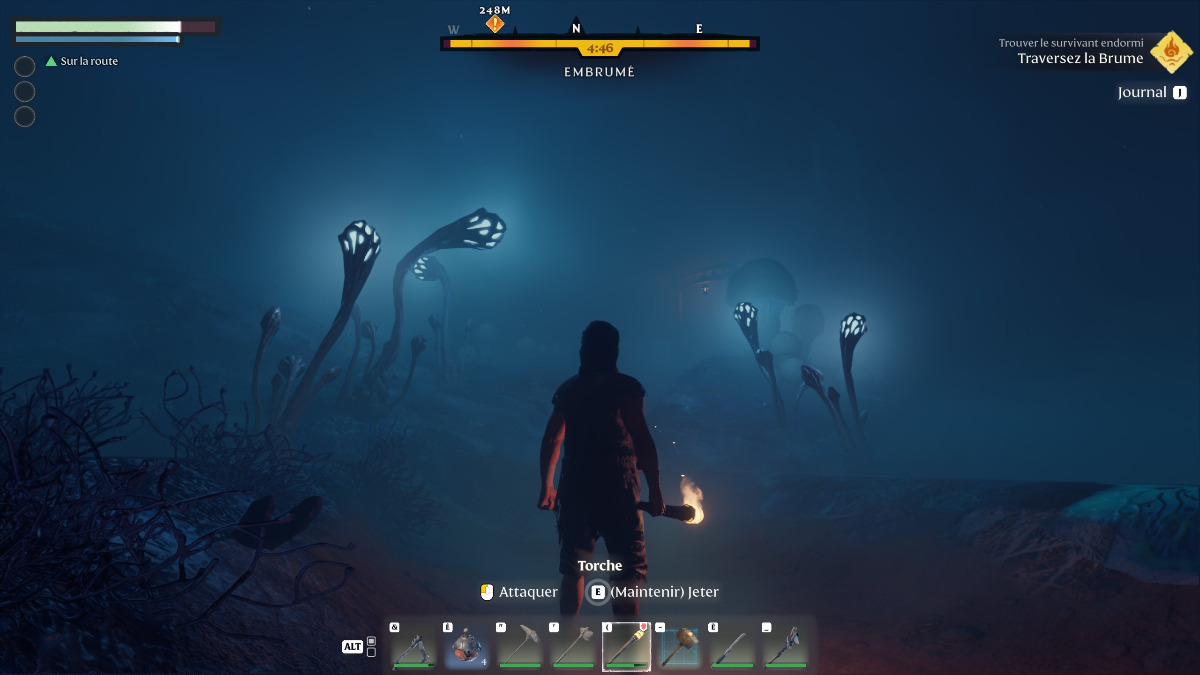
Task: Choose the construction hammer slot
Action: point(680,646)
